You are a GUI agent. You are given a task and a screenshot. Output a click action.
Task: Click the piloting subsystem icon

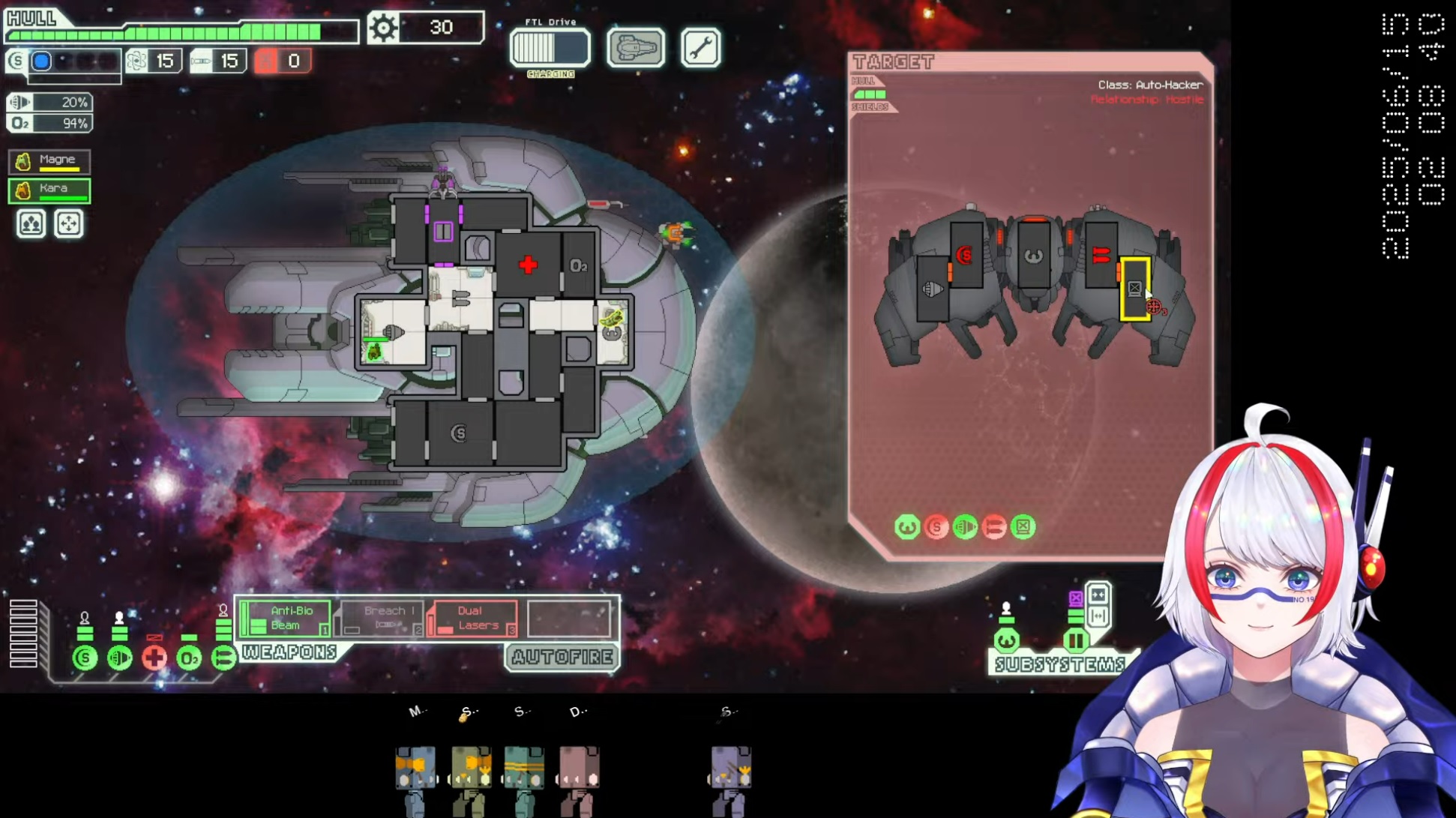[x=1006, y=640]
